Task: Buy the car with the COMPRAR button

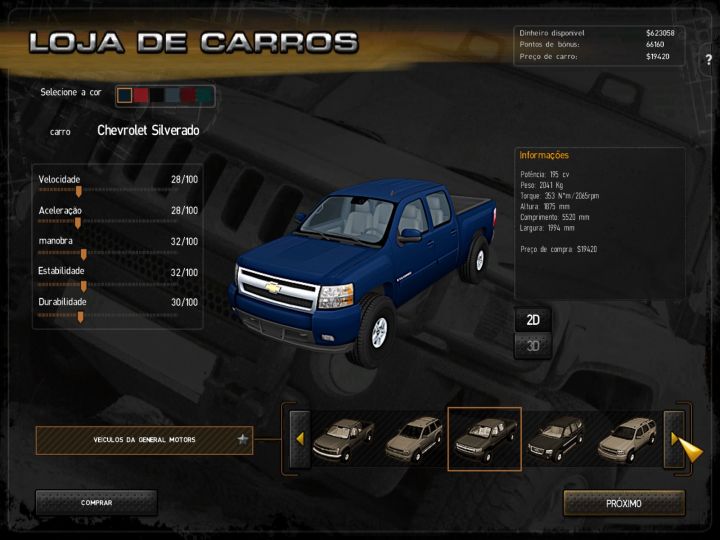Action: pos(96,503)
